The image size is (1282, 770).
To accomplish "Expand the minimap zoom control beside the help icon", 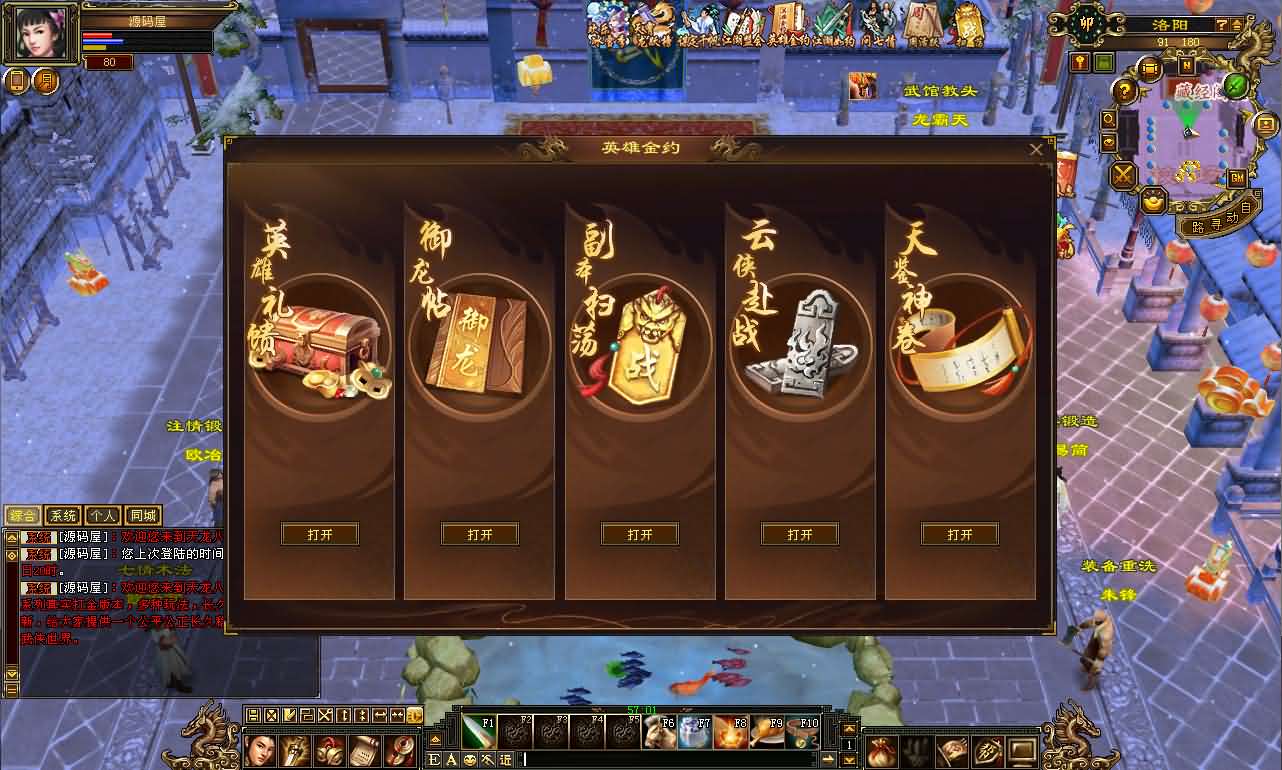I will [x=1238, y=26].
